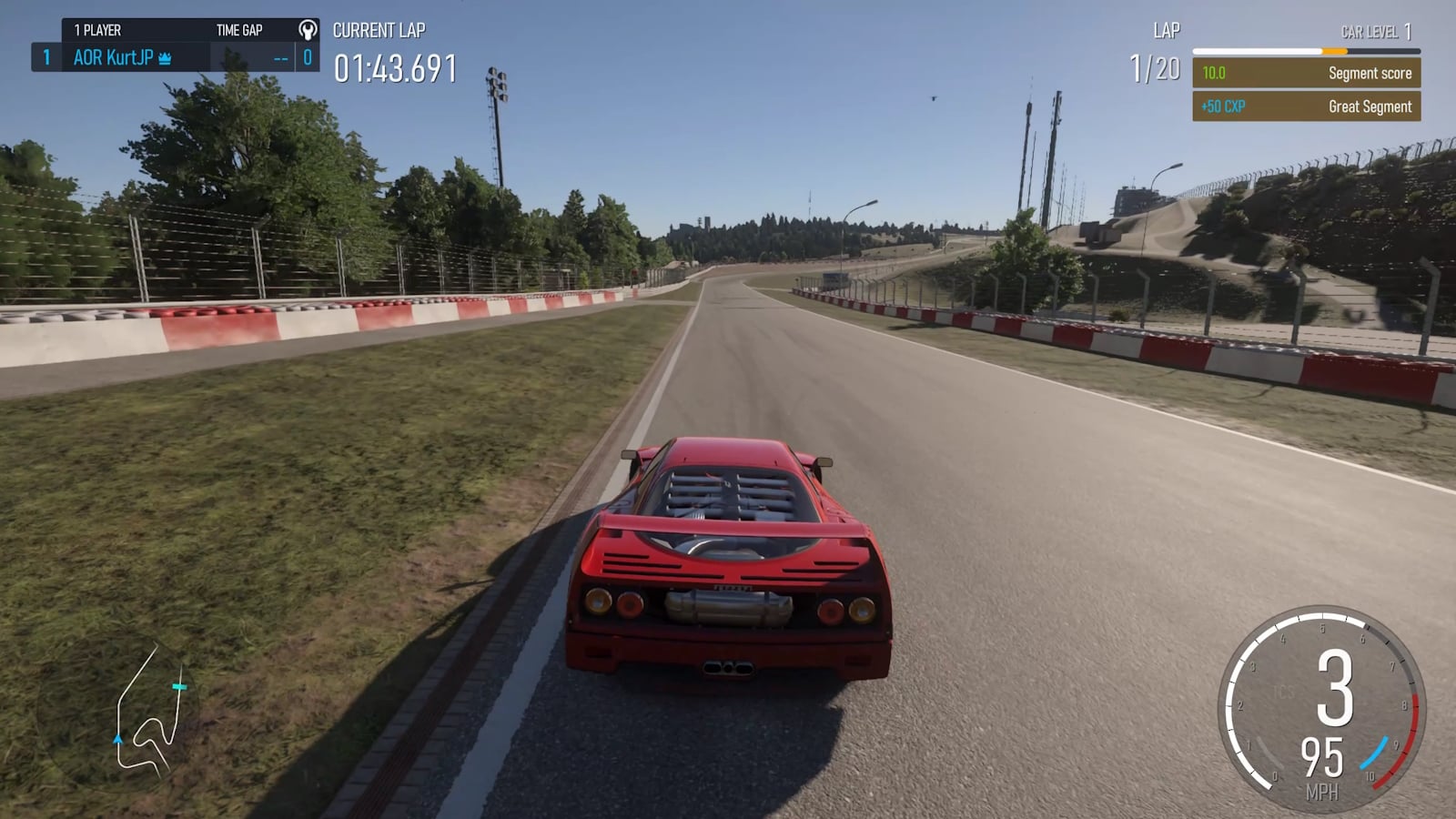This screenshot has width=1456, height=819.
Task: Click the wrench icon on the leaderboard header
Action: click(x=308, y=30)
